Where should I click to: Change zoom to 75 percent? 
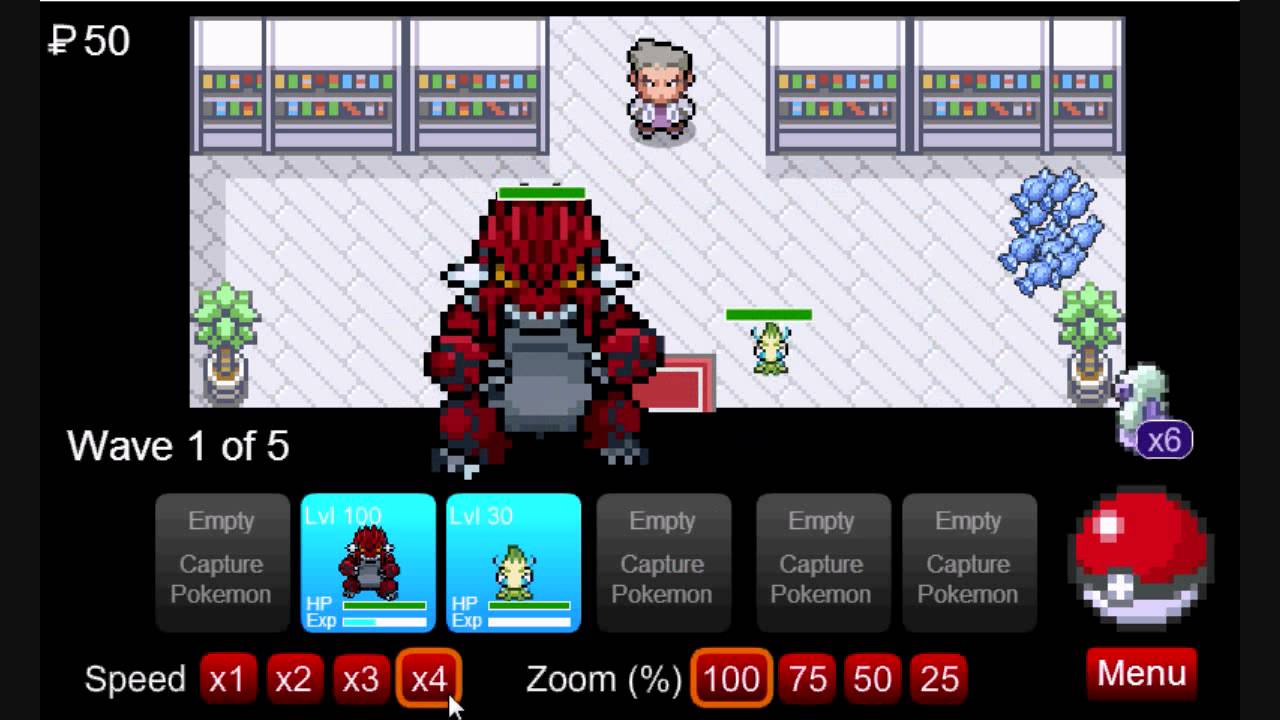[807, 679]
